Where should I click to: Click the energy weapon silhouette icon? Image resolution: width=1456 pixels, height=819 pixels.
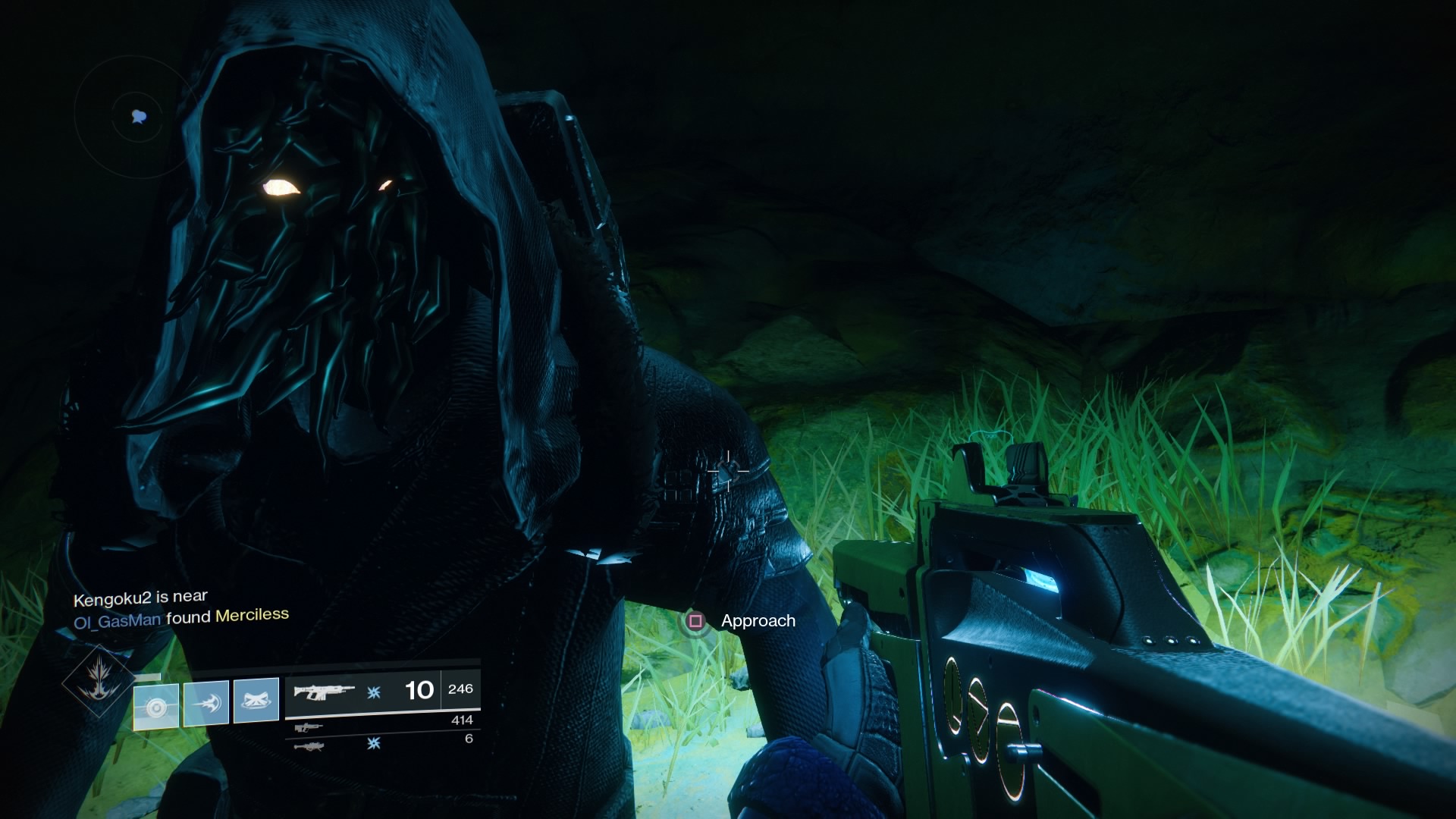click(309, 726)
